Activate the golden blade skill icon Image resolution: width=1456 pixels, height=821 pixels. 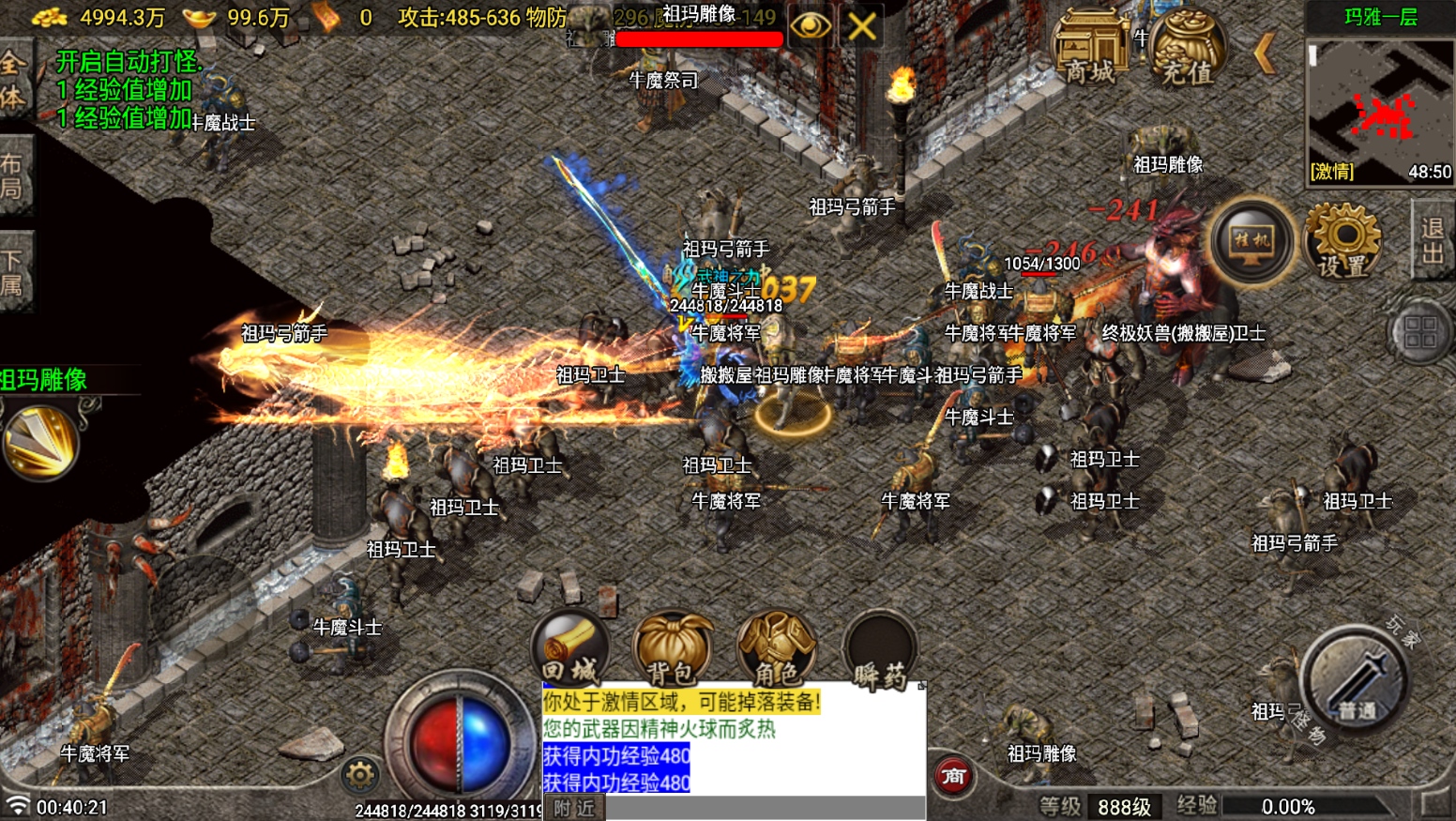tap(40, 443)
